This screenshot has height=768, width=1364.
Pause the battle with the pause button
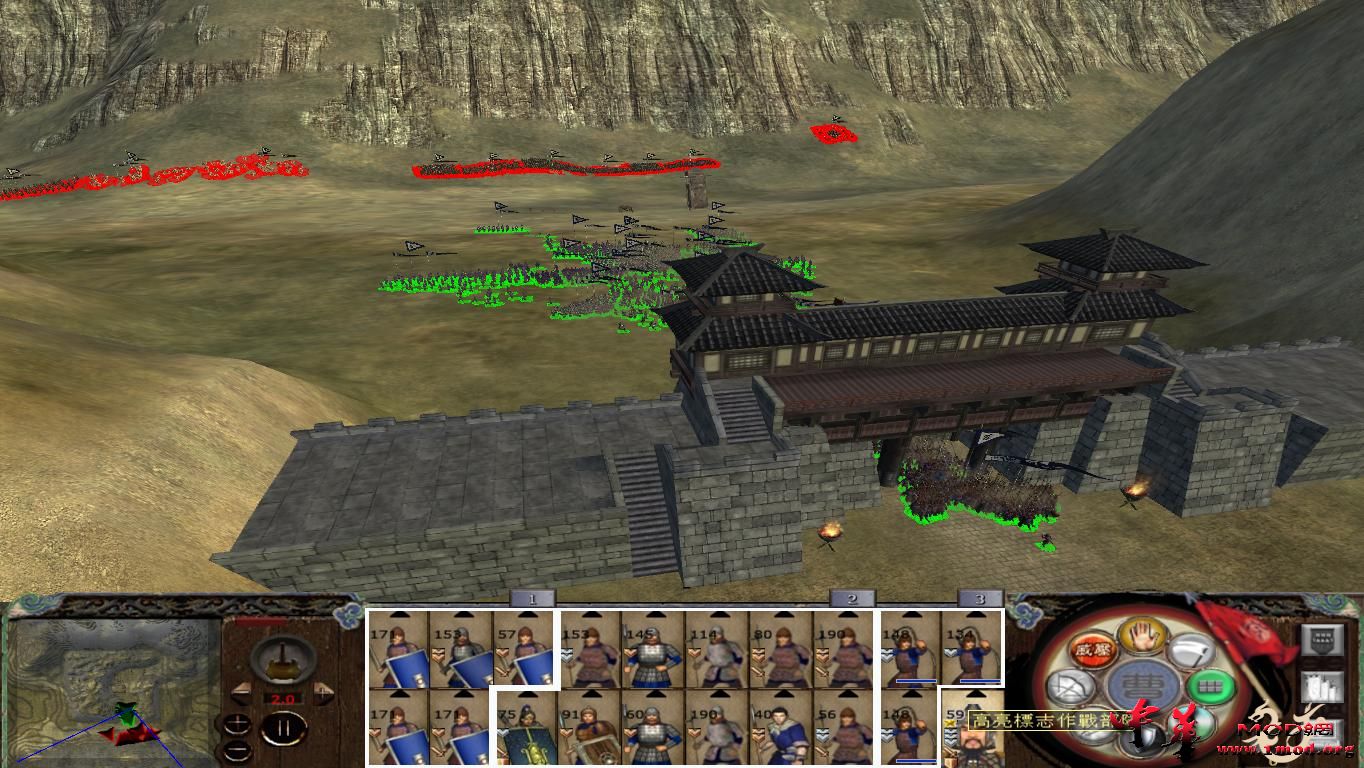285,727
